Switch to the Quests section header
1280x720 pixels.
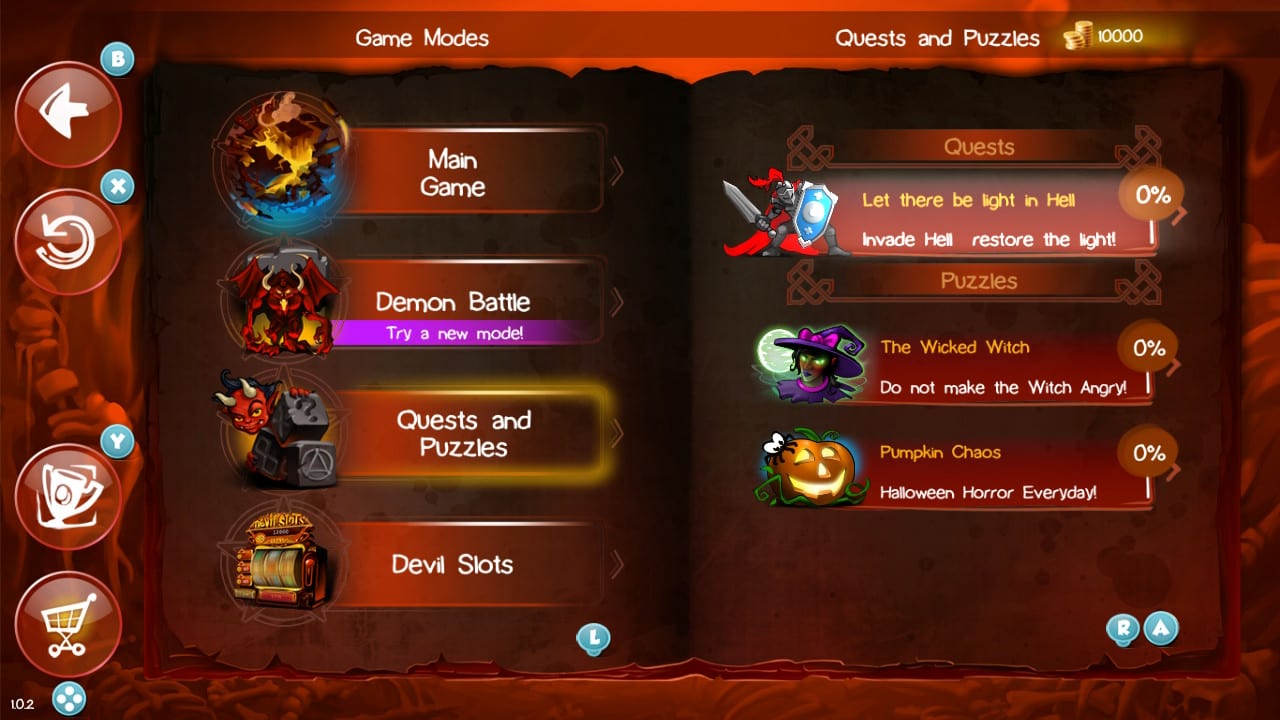point(979,147)
